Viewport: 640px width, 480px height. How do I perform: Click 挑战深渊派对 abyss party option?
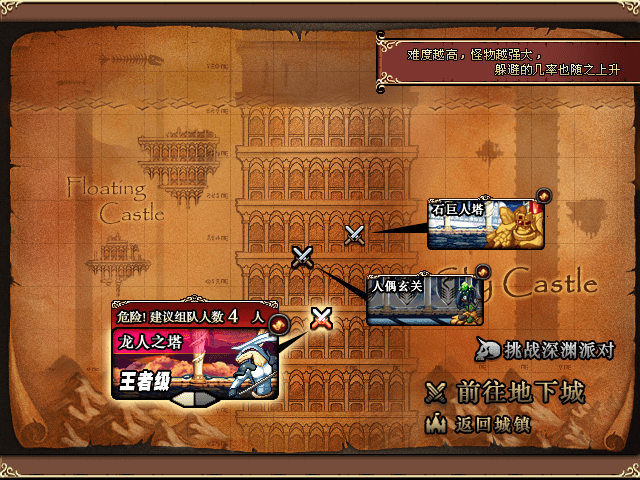[x=543, y=350]
